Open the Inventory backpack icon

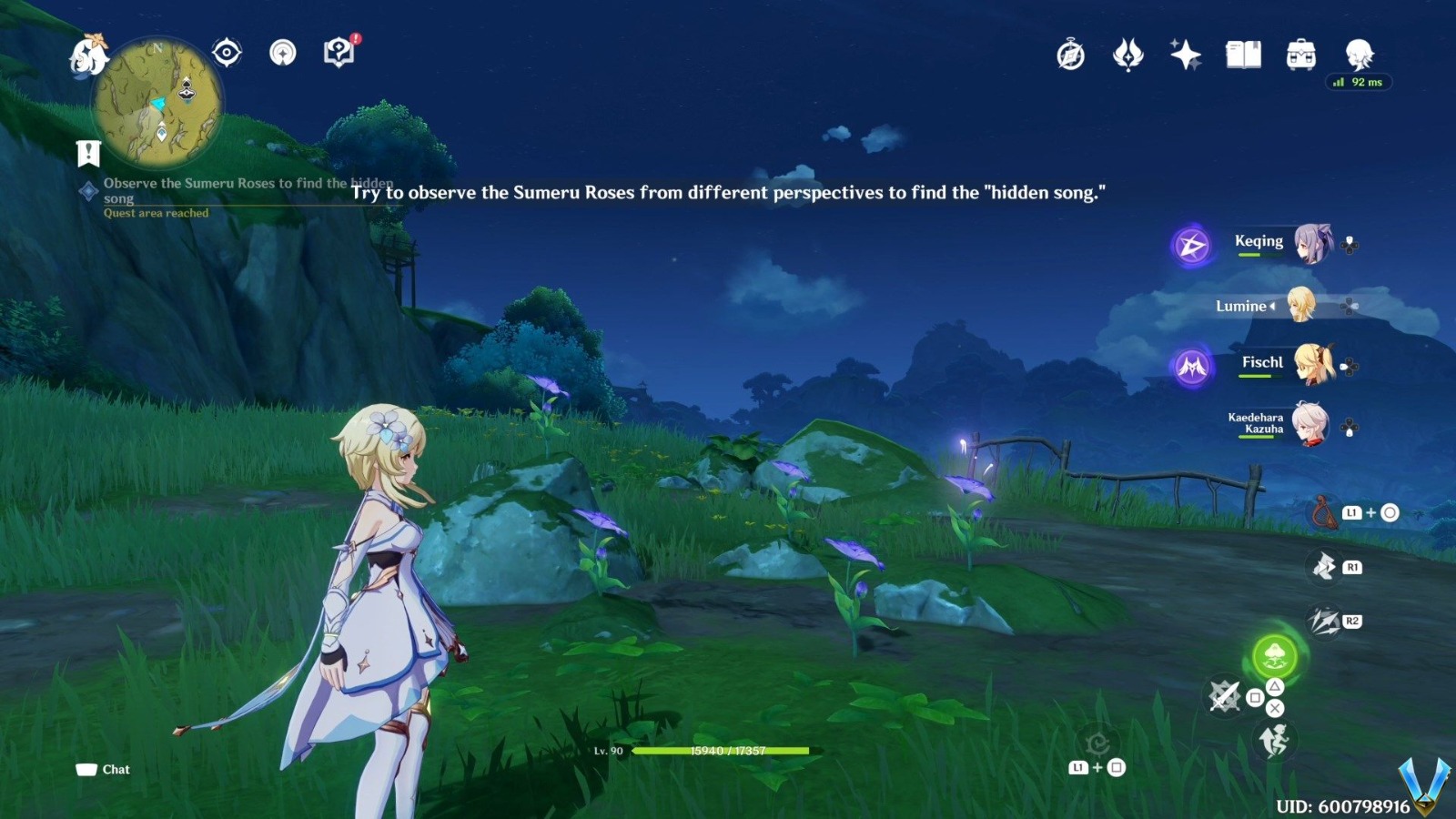[x=1303, y=56]
